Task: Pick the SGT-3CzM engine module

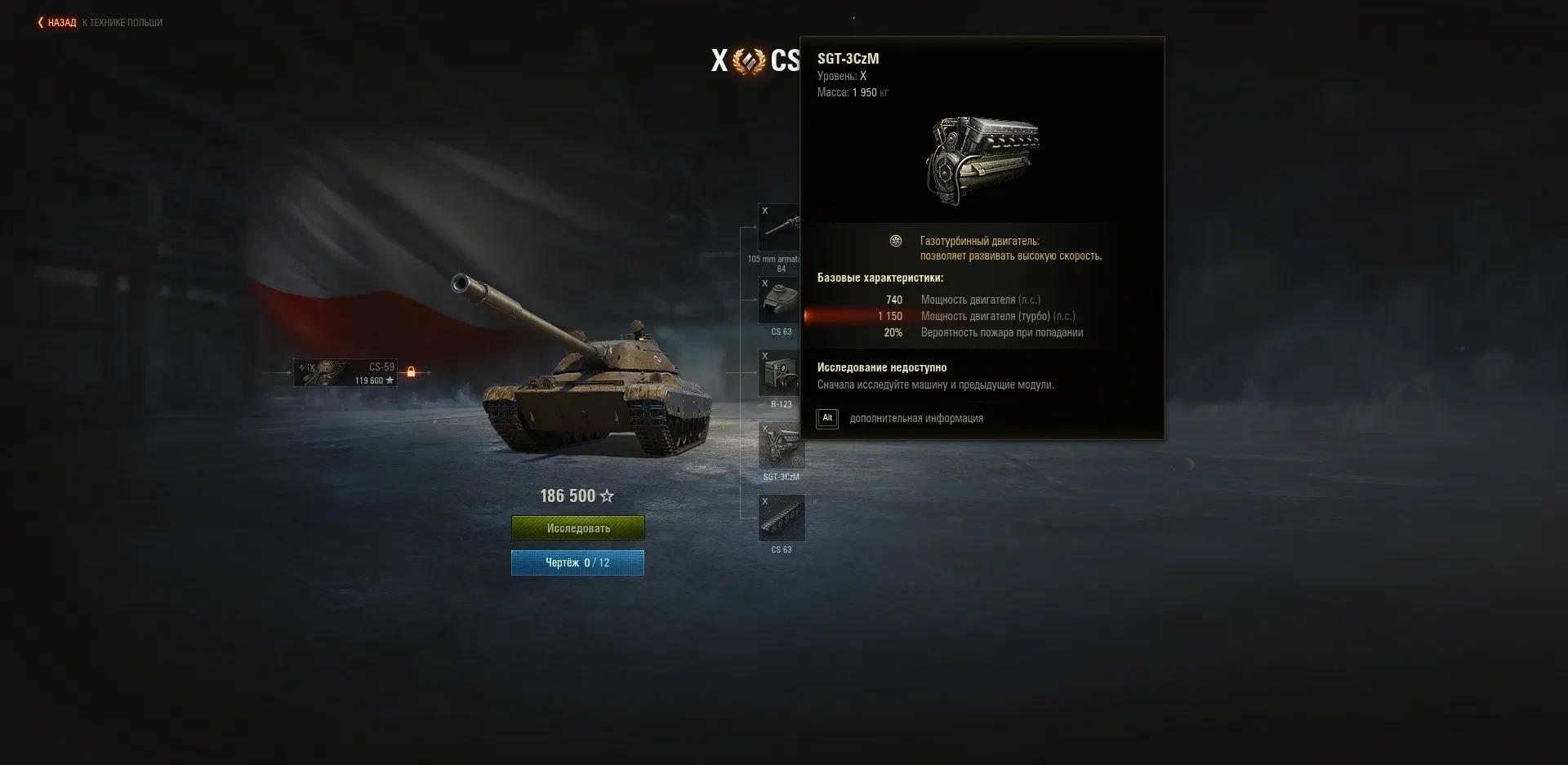Action: pos(780,446)
